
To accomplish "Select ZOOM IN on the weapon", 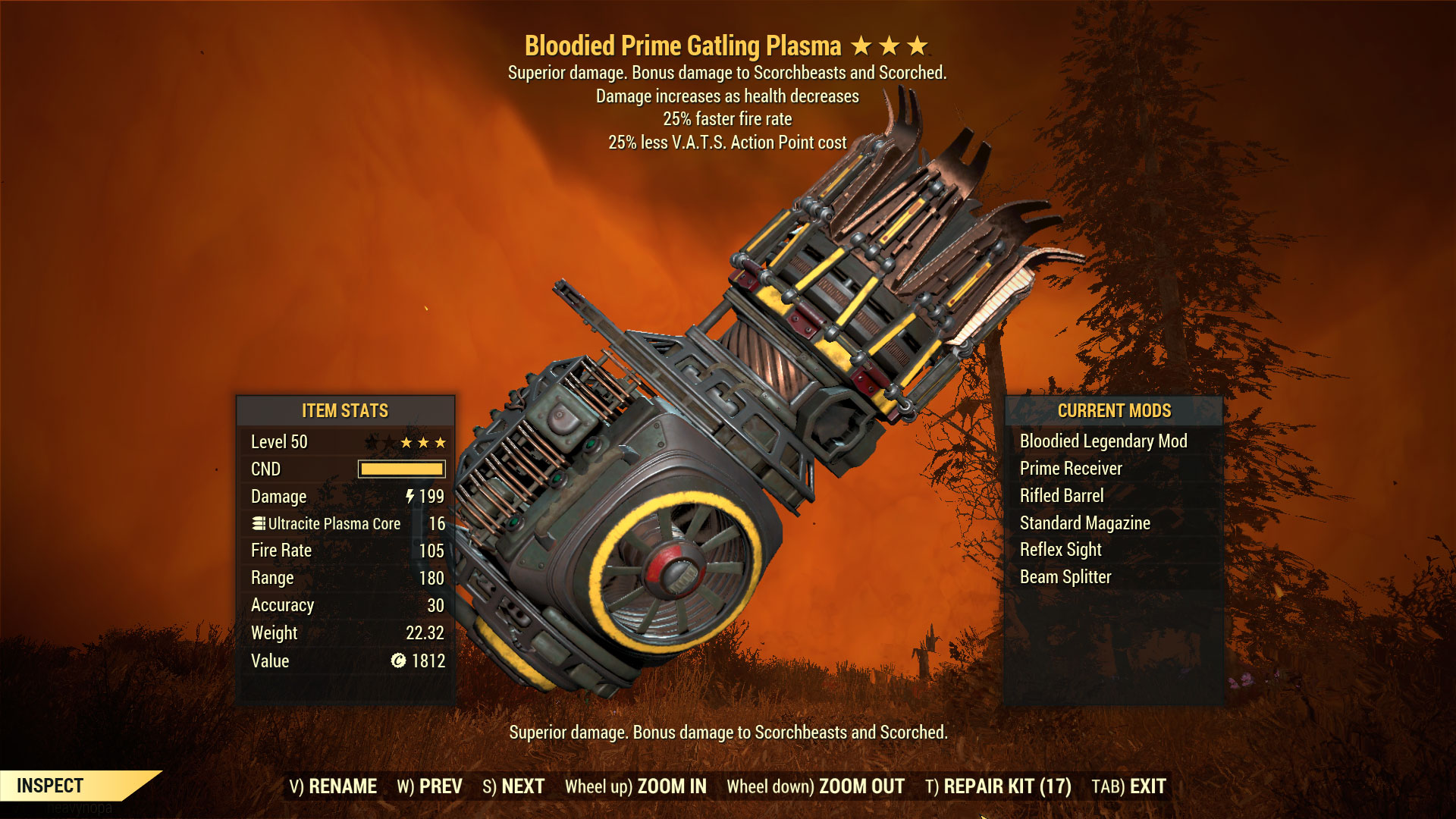I will pos(635,786).
